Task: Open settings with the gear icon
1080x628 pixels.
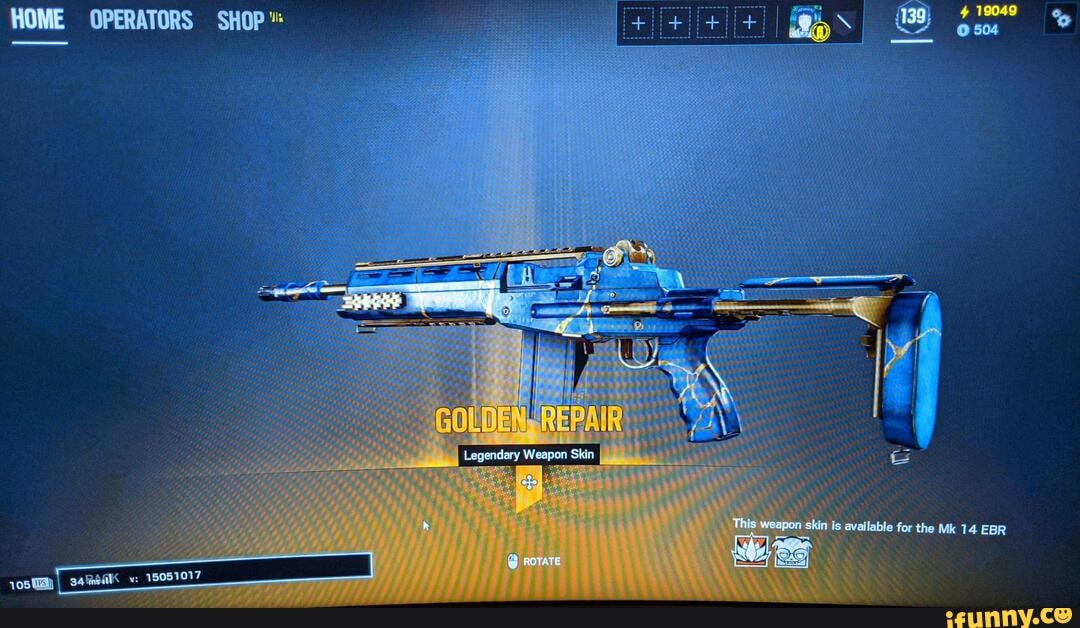Action: pyautogui.click(x=1059, y=19)
